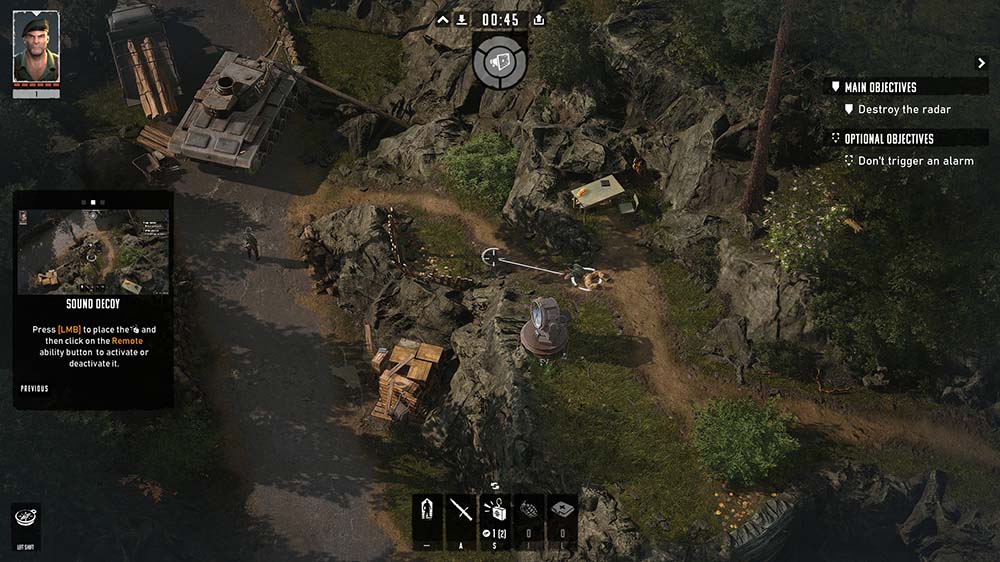Image resolution: width=1000 pixels, height=562 pixels.
Task: Click the quick save download-arrow icon
Action: pyautogui.click(x=462, y=20)
